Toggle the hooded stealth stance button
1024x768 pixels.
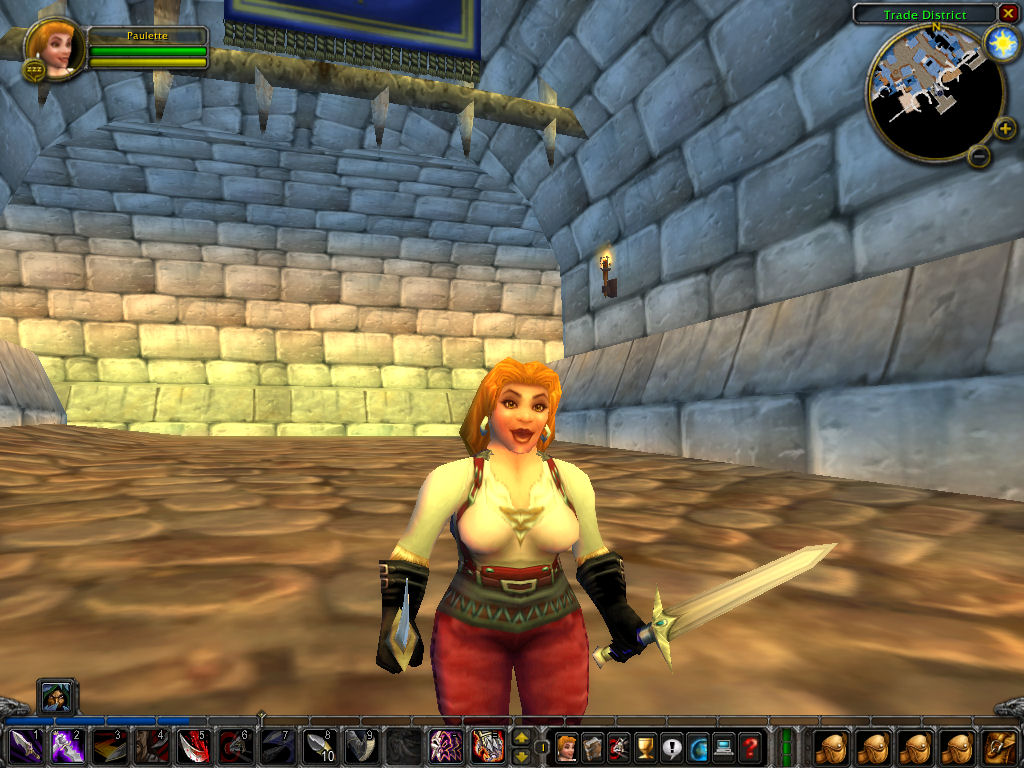[57, 696]
